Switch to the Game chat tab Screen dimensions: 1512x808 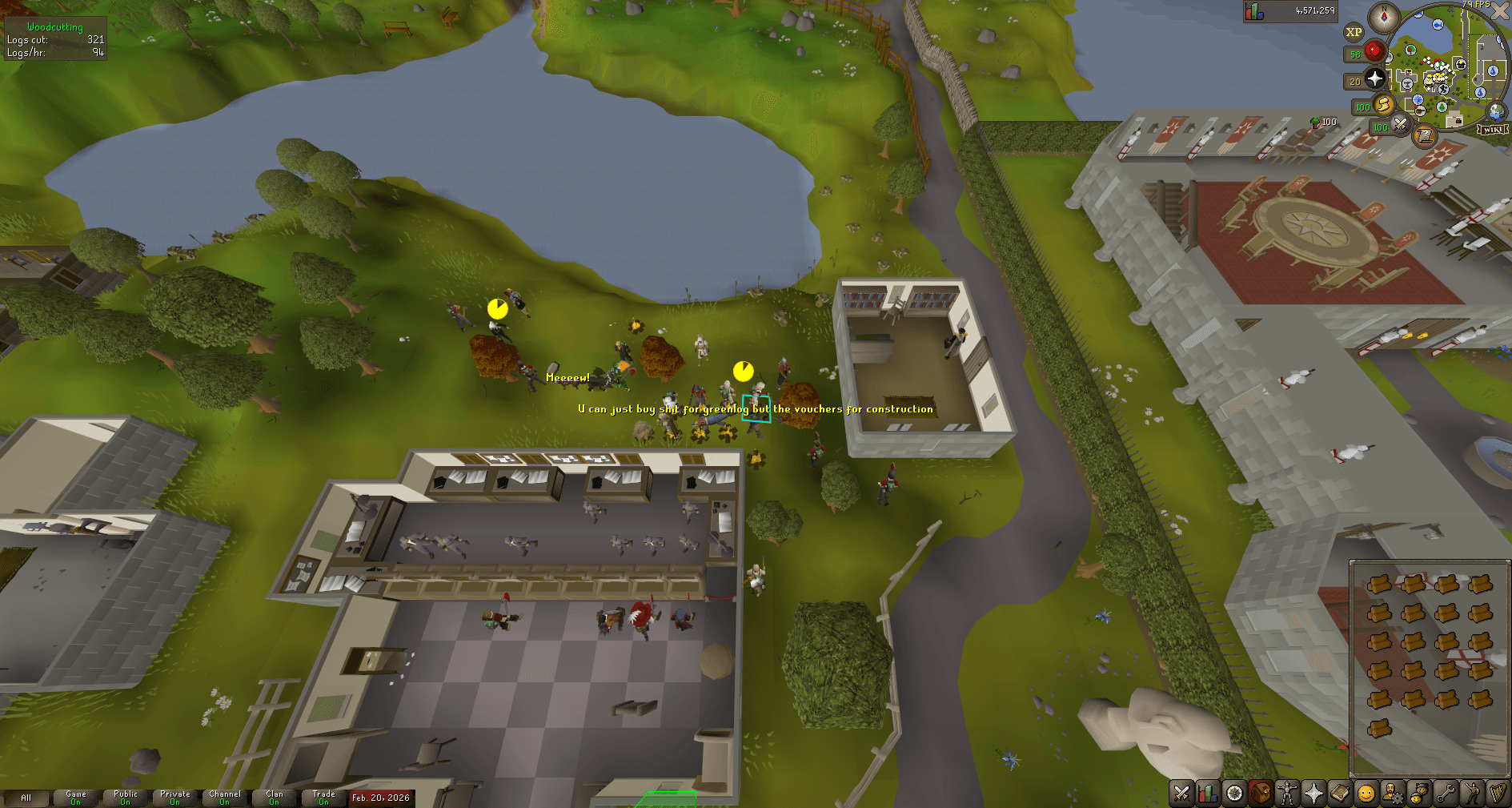[x=74, y=798]
